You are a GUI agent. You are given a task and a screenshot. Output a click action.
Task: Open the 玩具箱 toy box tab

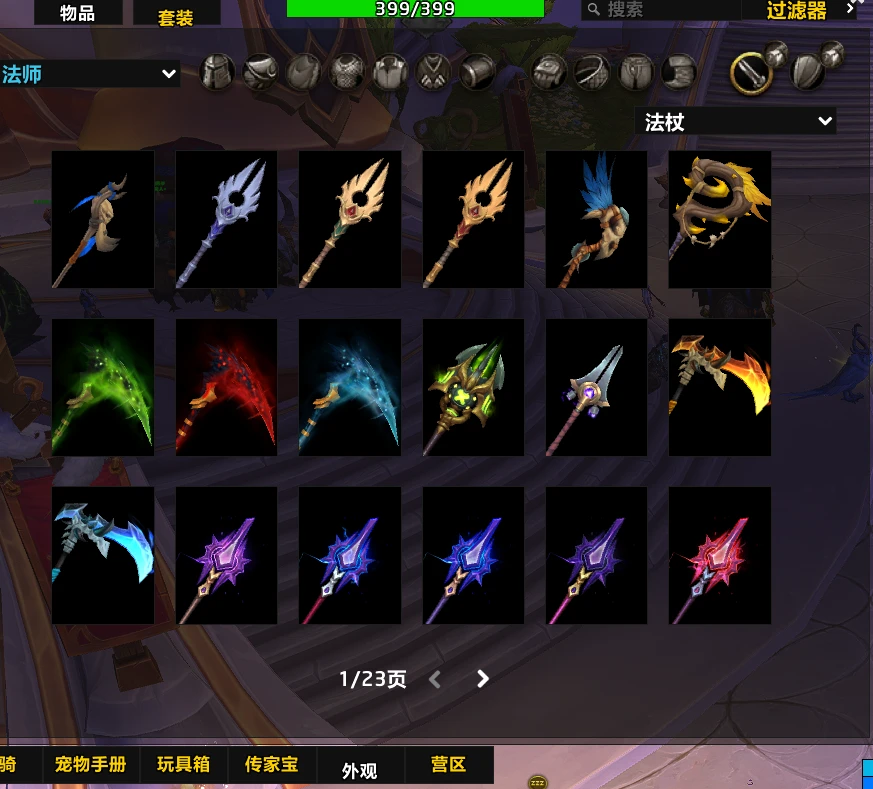click(x=184, y=765)
